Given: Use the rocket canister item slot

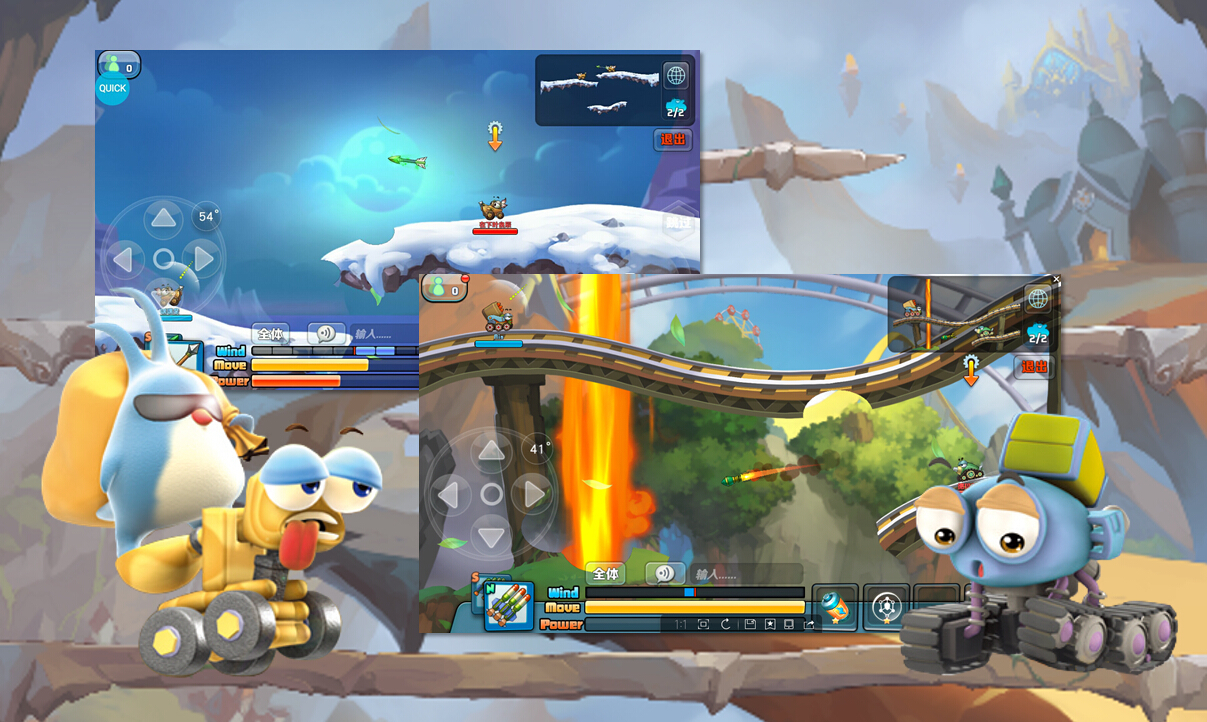Looking at the screenshot, I should point(835,606).
